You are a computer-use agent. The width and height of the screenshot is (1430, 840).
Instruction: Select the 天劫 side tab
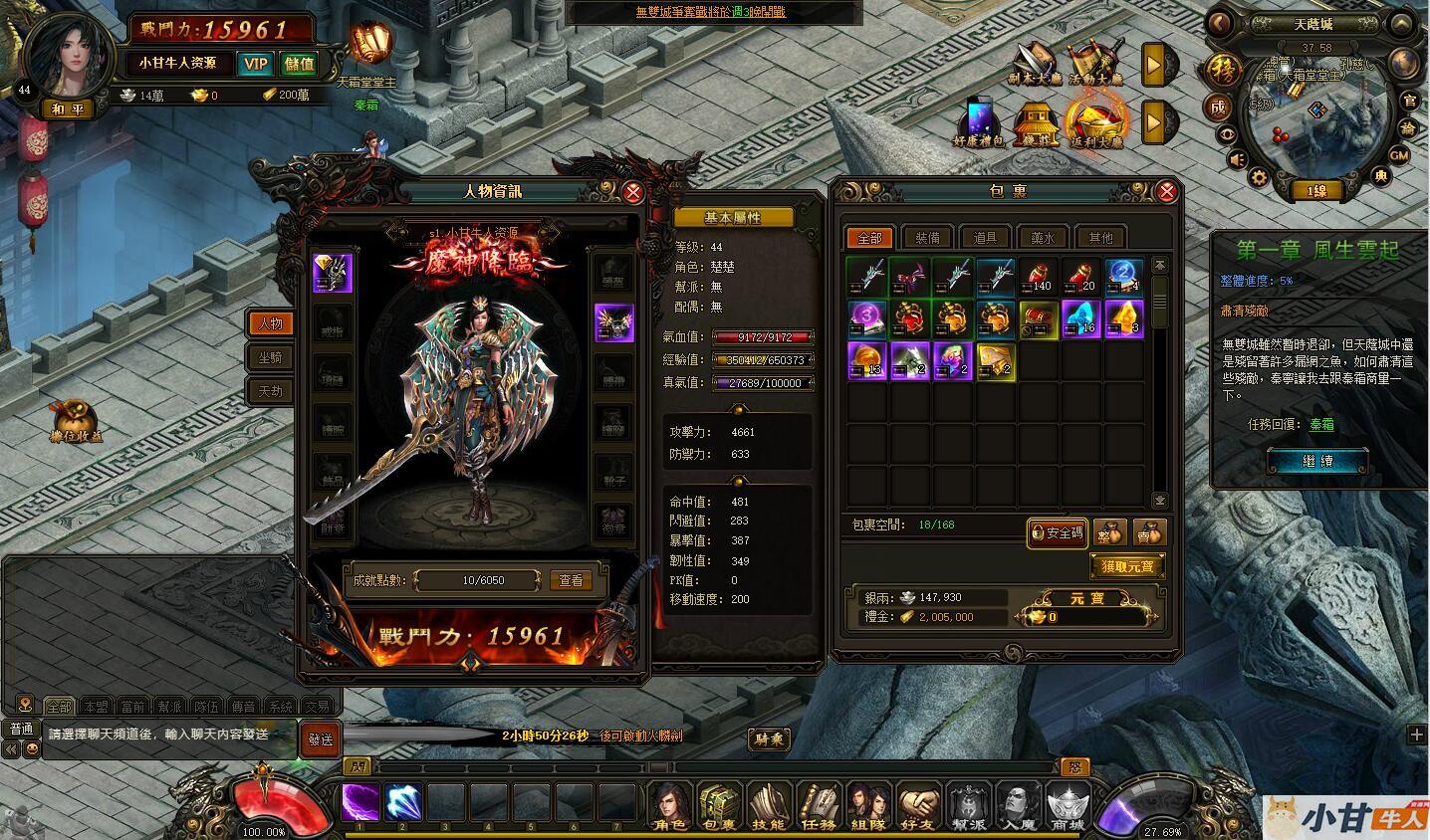[x=270, y=391]
